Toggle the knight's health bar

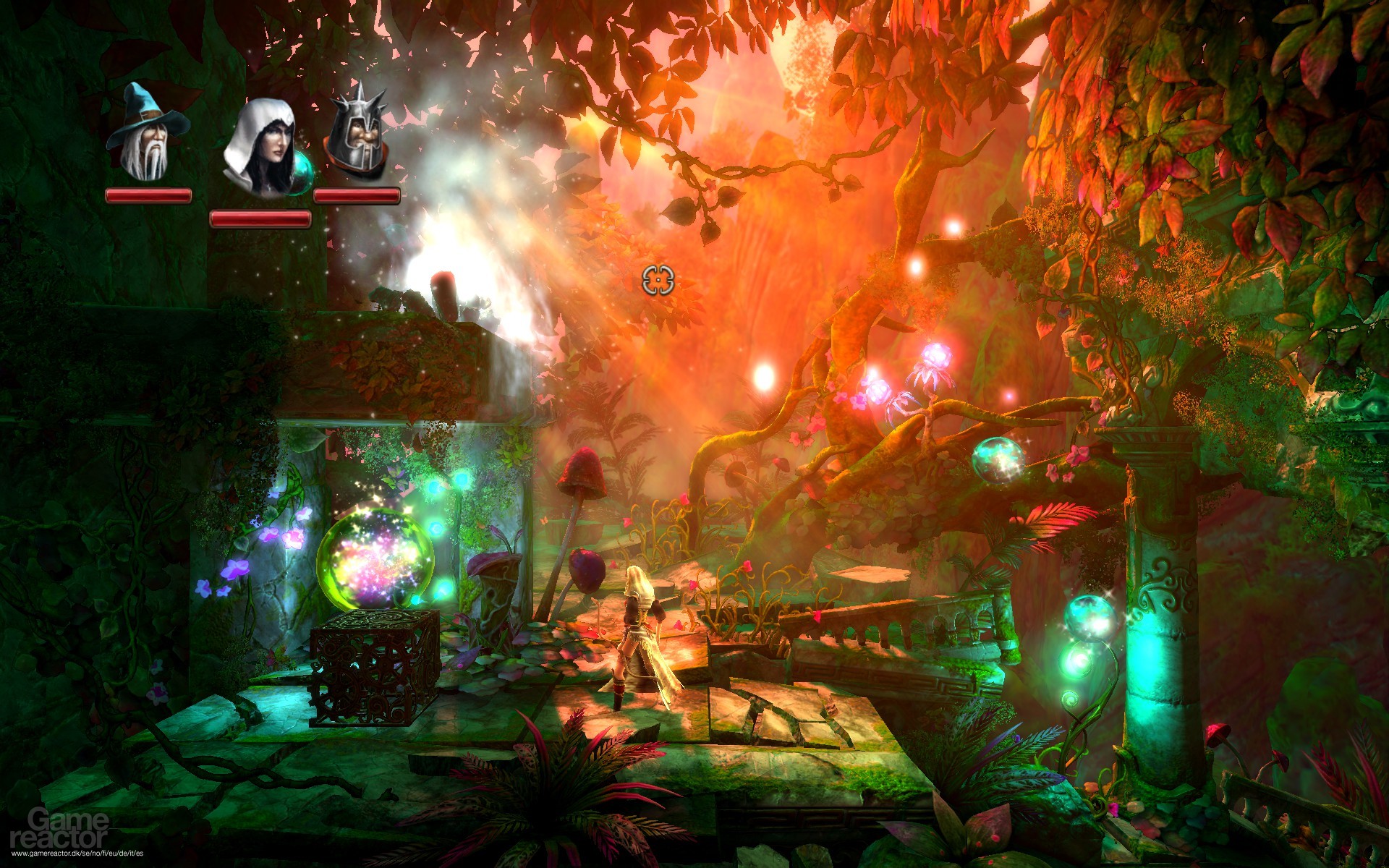(356, 195)
